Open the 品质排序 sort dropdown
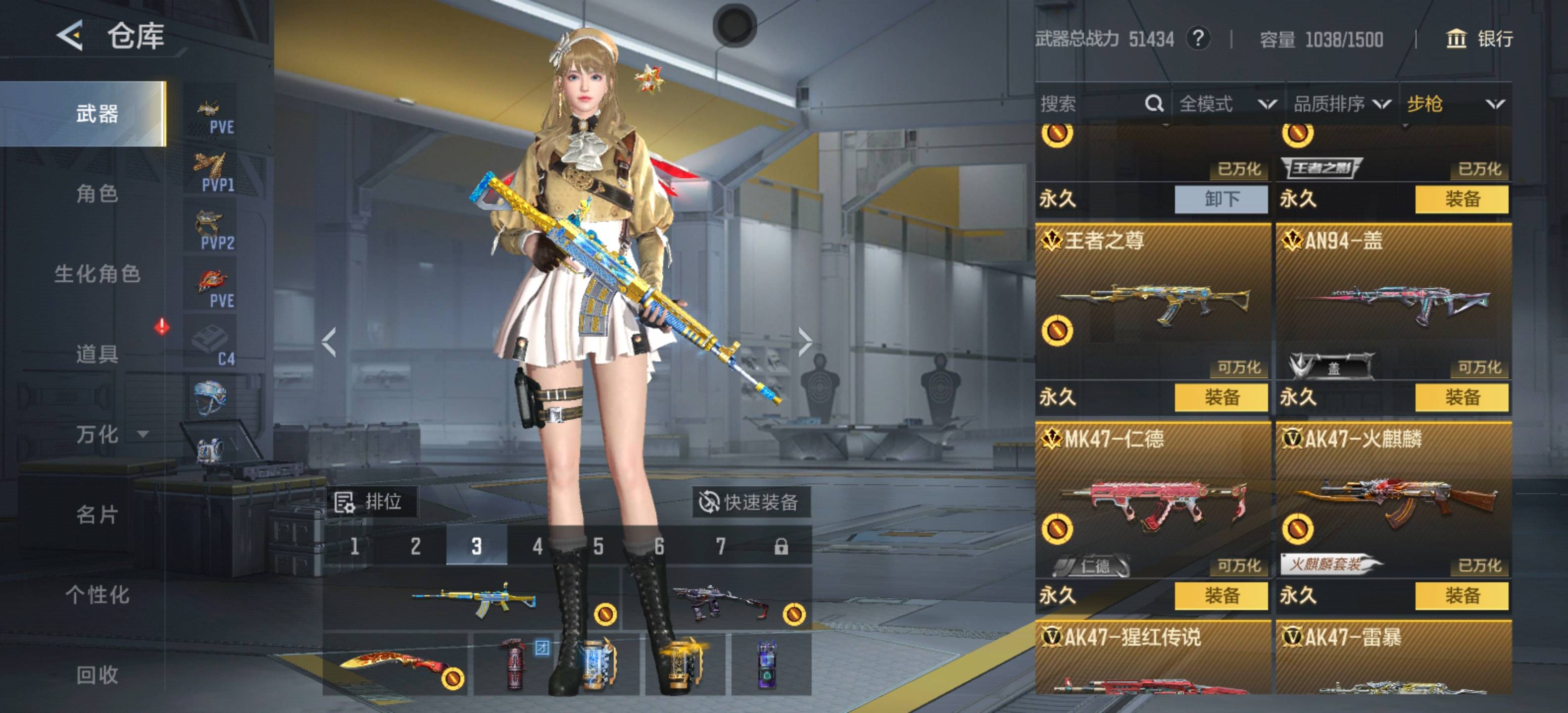1568x713 pixels. point(1340,104)
